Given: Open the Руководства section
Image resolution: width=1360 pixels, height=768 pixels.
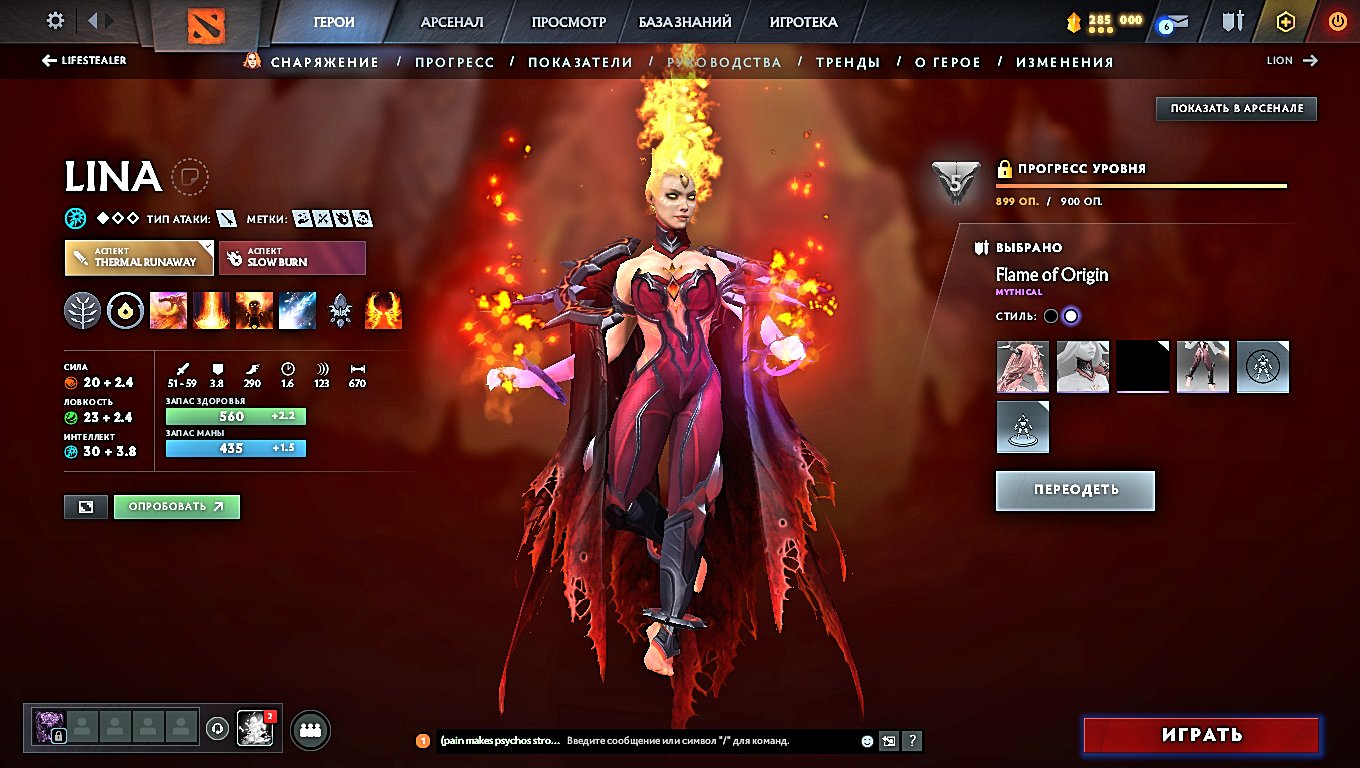Looking at the screenshot, I should (x=724, y=62).
